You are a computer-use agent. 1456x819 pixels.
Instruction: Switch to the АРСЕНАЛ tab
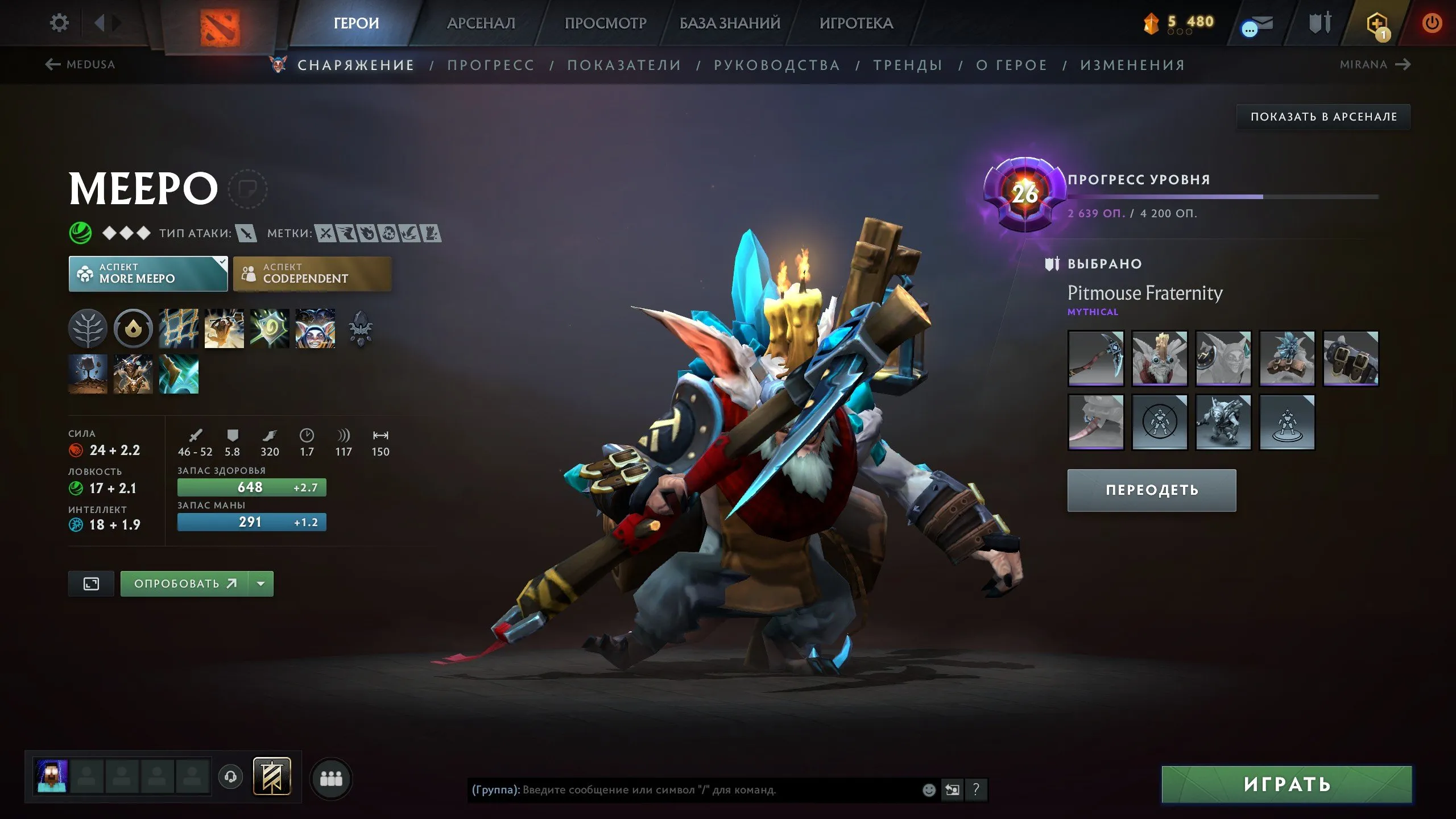481,23
